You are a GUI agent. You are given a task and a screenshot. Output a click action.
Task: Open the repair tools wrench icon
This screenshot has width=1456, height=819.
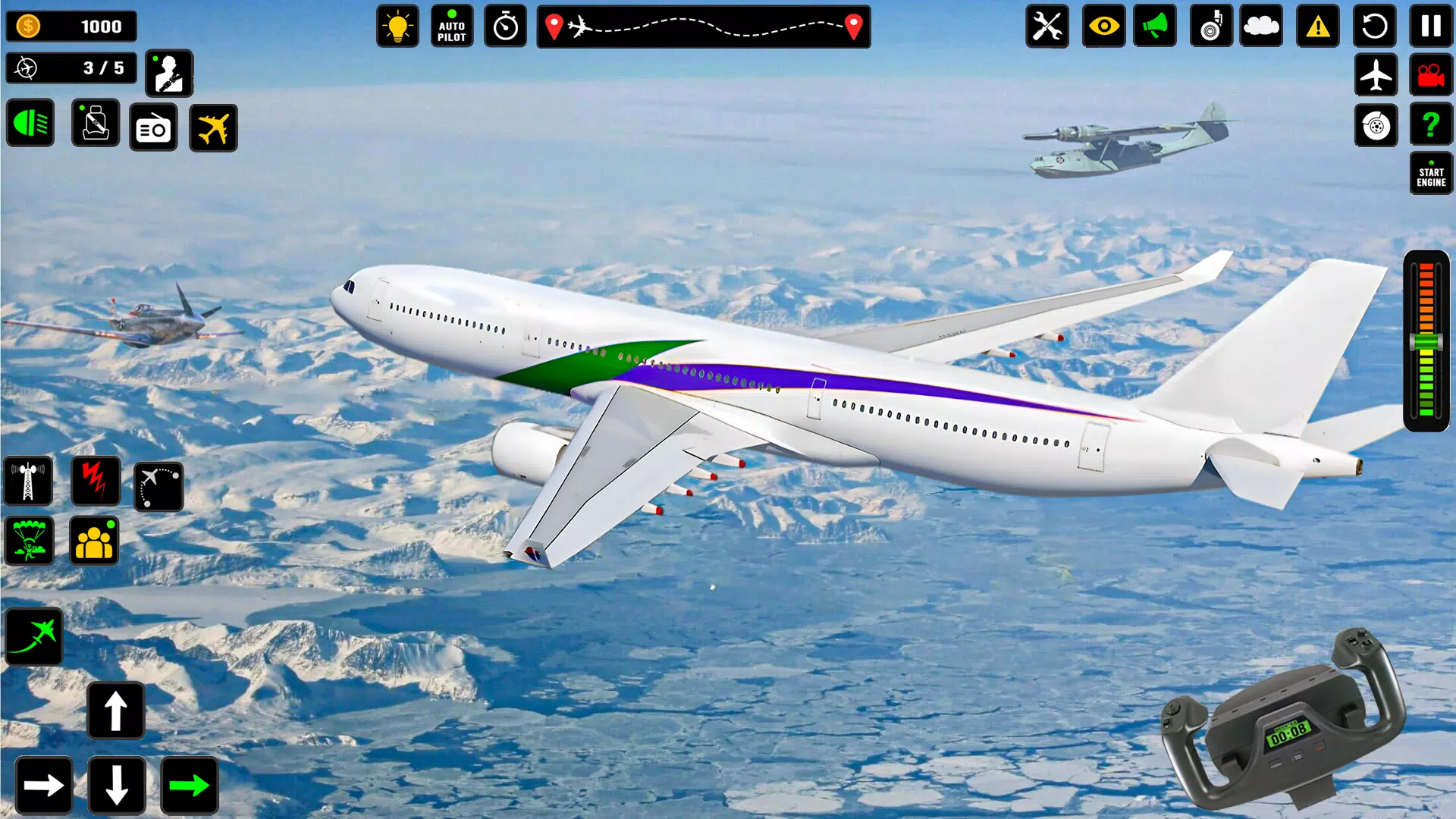point(1047,27)
